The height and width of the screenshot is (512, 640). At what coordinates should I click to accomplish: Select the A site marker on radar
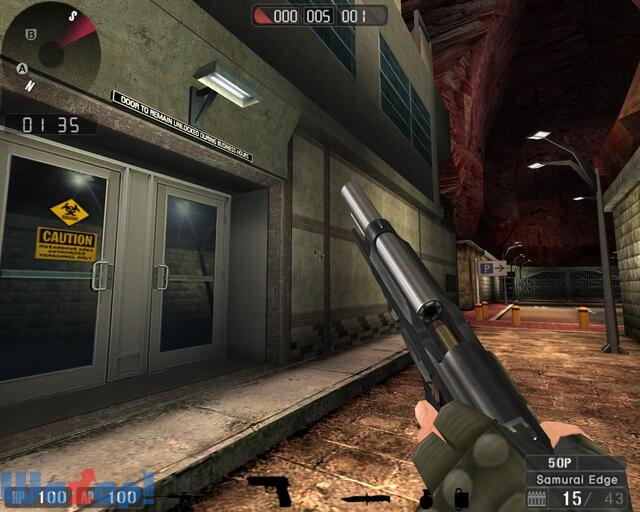(x=21, y=68)
